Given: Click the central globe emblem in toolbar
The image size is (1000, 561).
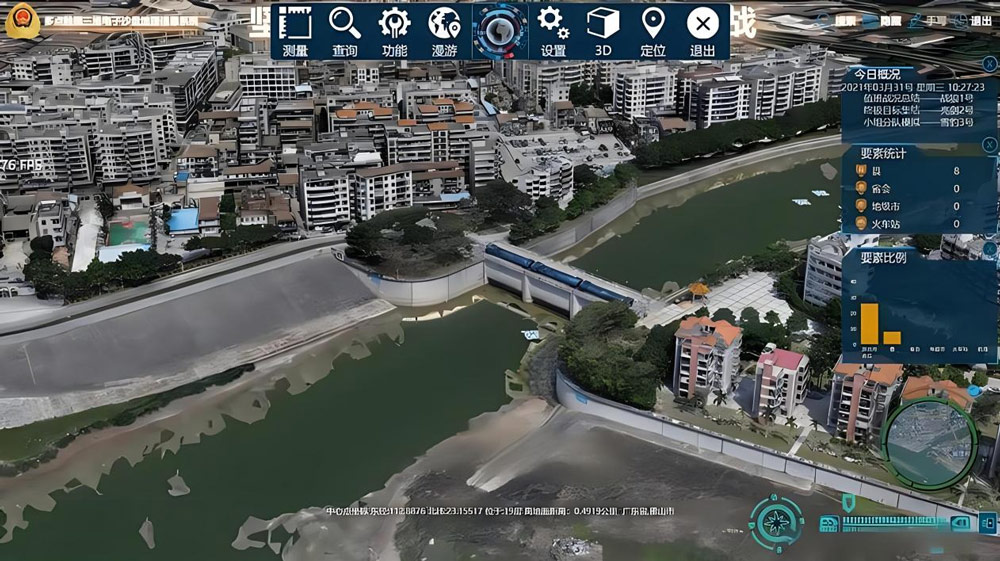Looking at the screenshot, I should (x=499, y=31).
